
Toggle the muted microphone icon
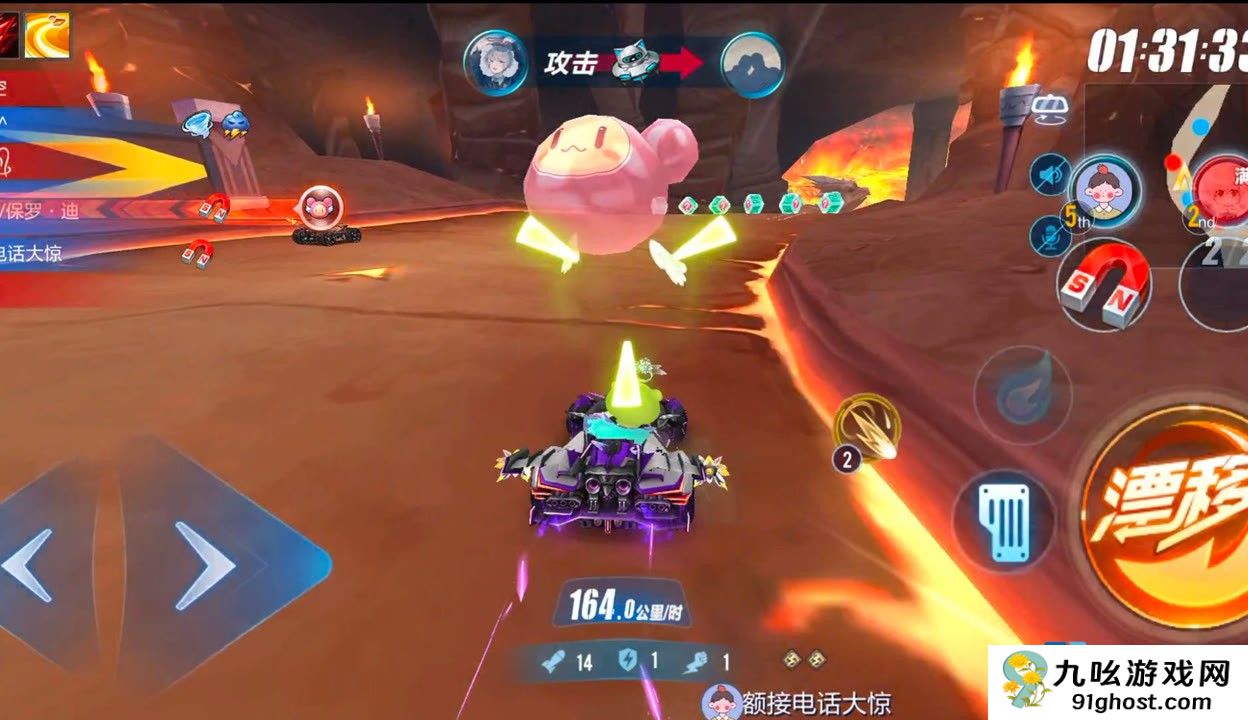(1049, 236)
